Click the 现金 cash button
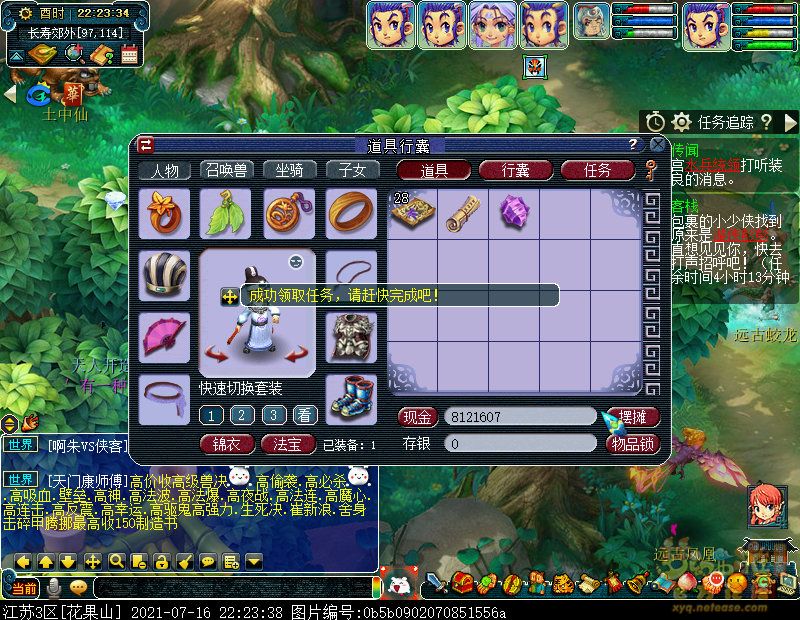Screen dimensions: 800x620 click(x=418, y=417)
